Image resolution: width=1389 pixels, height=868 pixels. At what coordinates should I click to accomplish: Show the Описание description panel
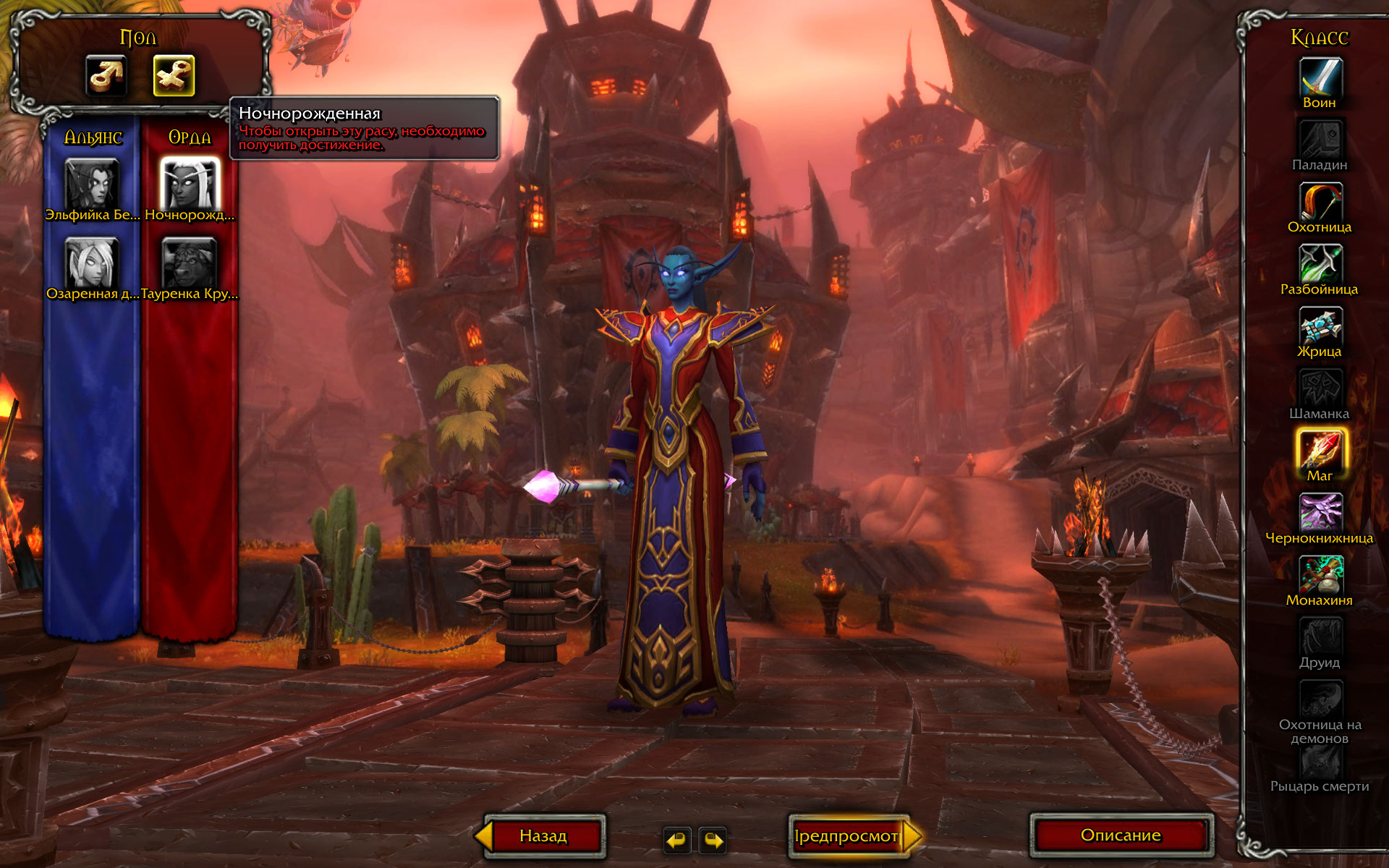tap(1121, 835)
